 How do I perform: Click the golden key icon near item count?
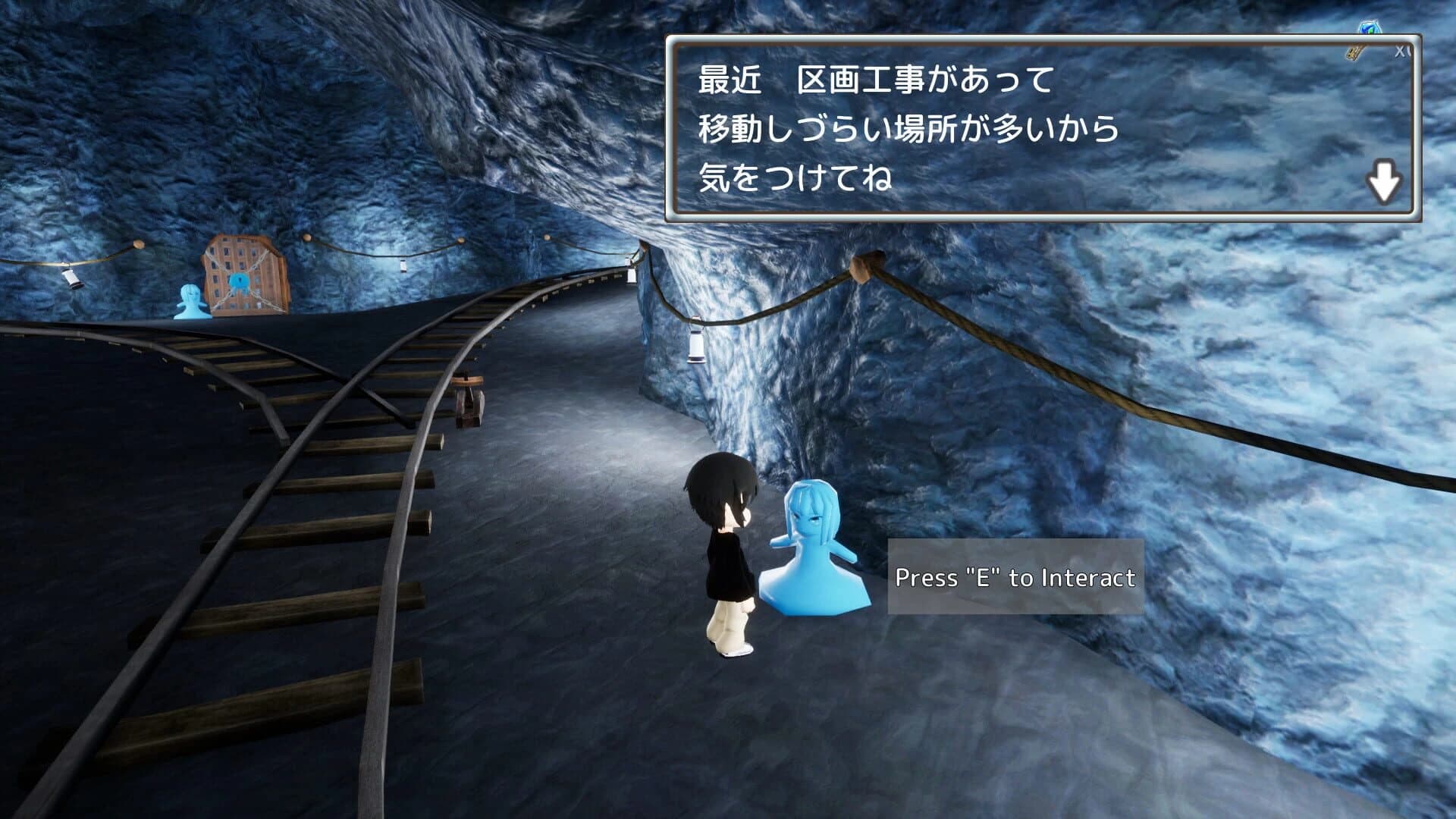pos(1354,53)
